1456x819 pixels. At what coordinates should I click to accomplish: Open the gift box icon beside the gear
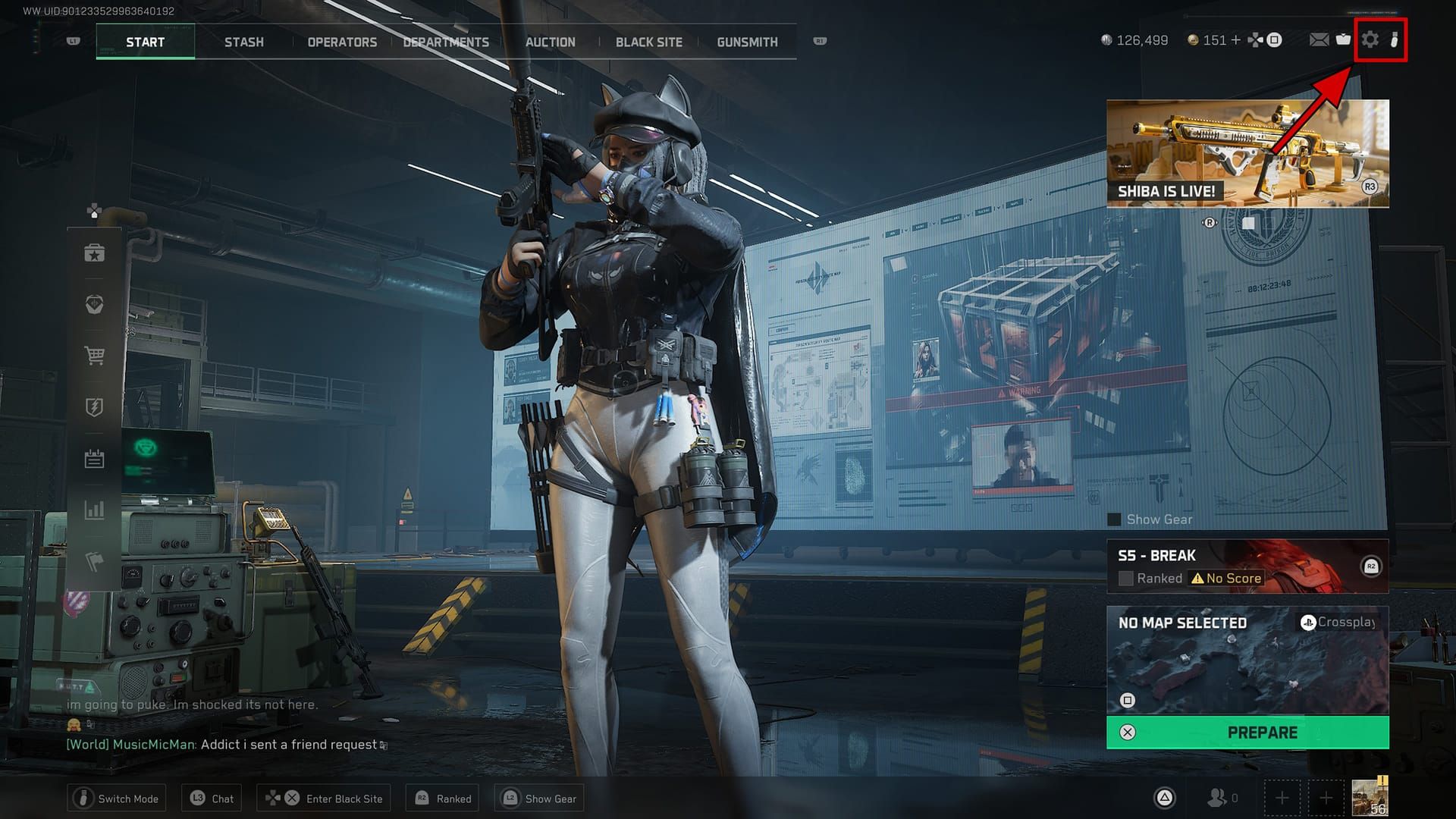[x=1343, y=40]
